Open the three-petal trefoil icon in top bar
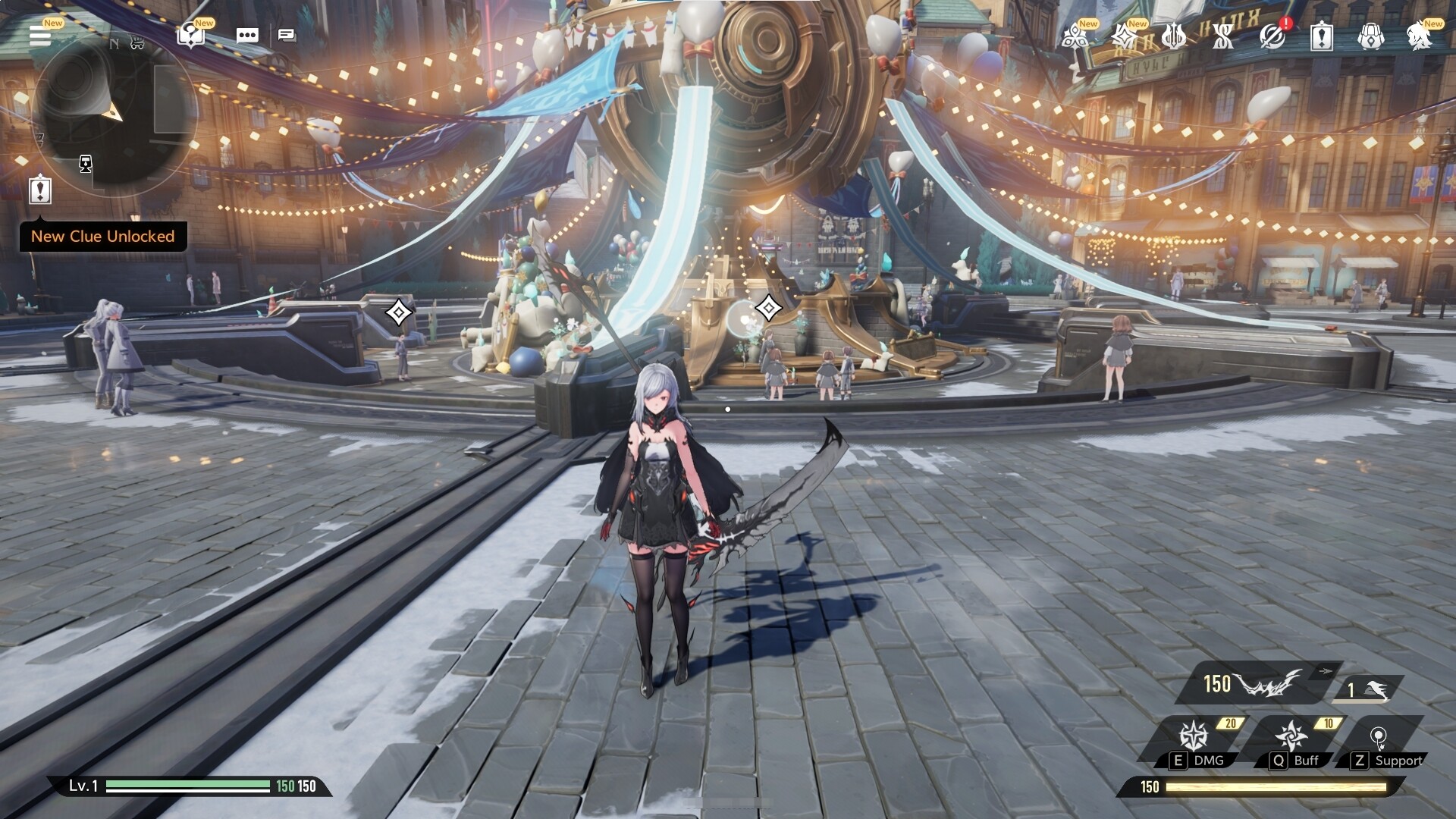Screen dimensions: 1456x819 1075,36
